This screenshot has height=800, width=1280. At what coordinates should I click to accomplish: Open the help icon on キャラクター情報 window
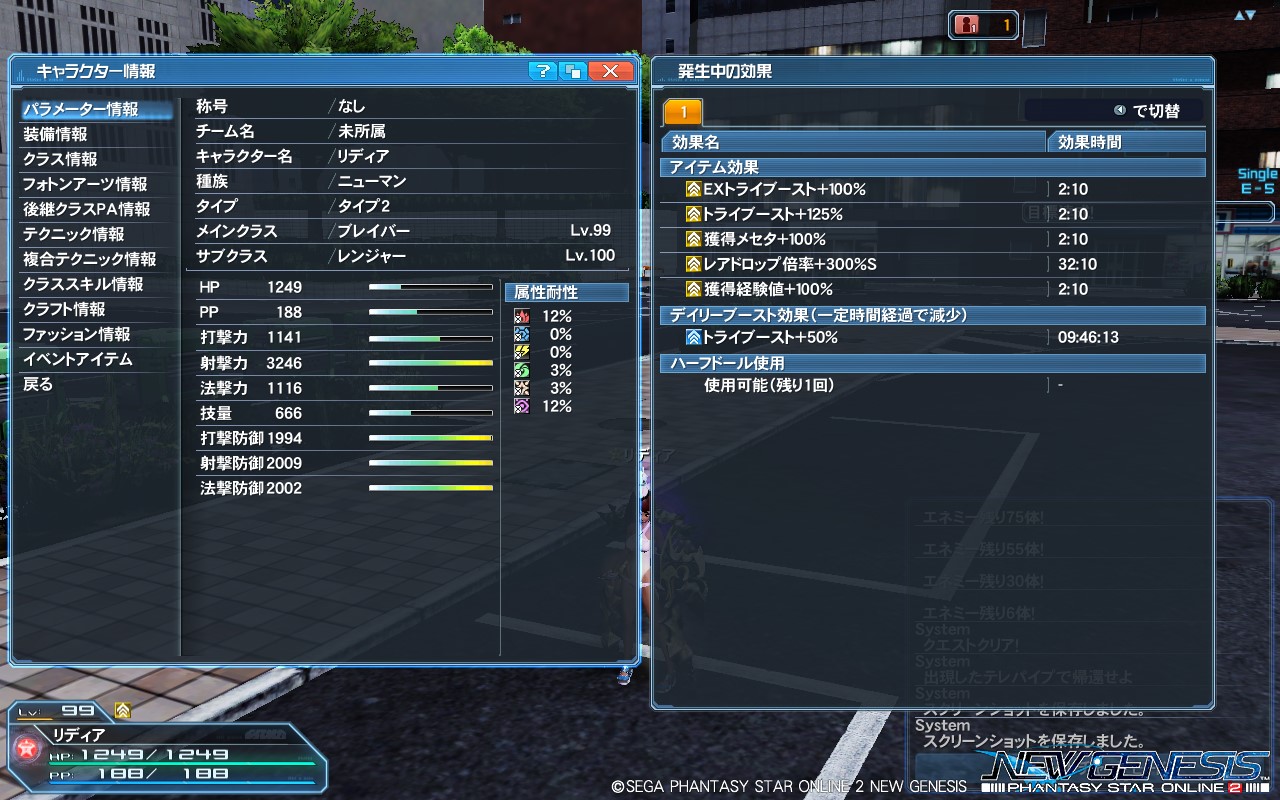click(541, 71)
